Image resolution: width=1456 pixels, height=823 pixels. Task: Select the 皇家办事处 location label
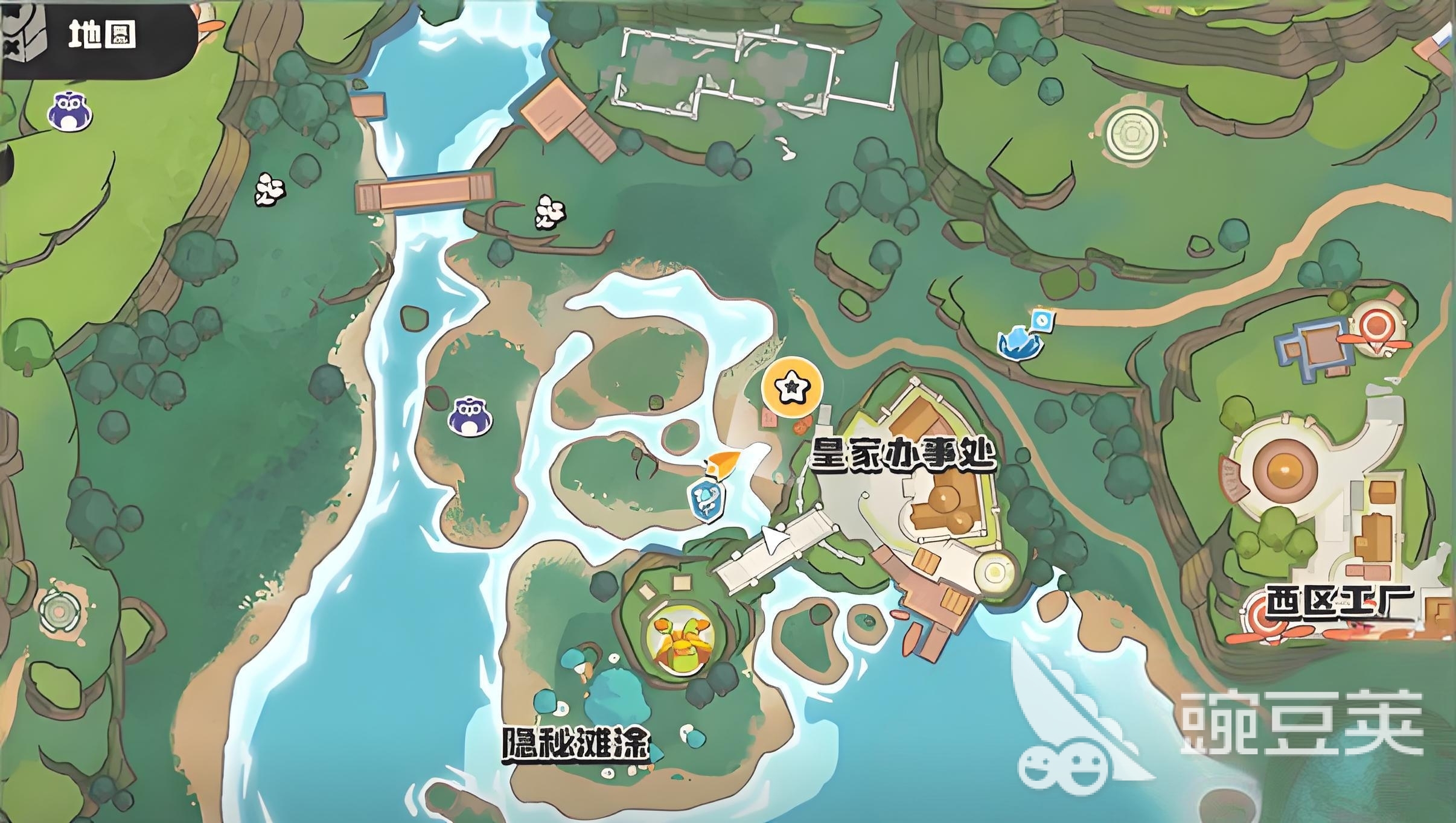coord(902,454)
